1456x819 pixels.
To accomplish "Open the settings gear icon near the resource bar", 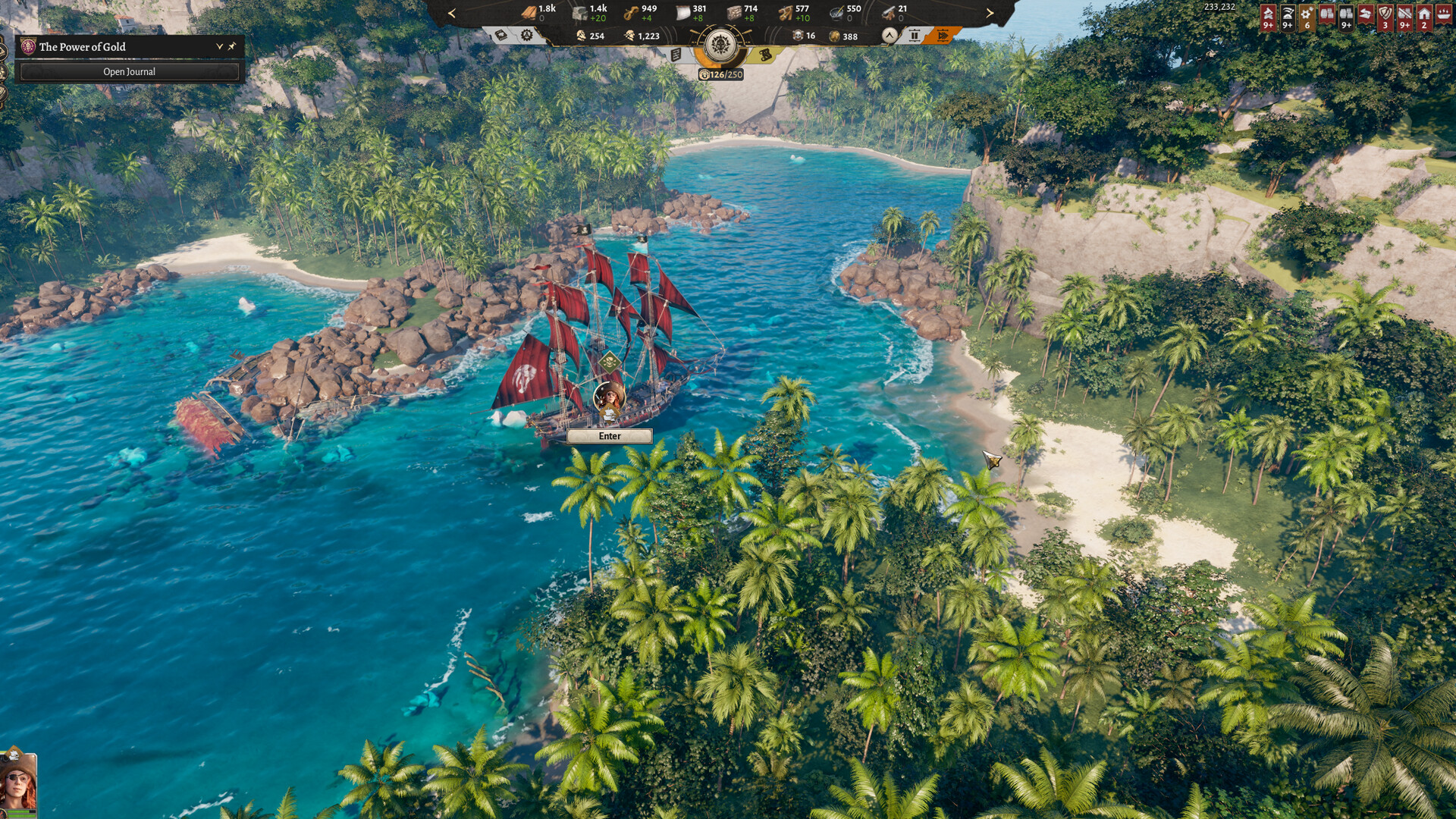I will pos(527,36).
